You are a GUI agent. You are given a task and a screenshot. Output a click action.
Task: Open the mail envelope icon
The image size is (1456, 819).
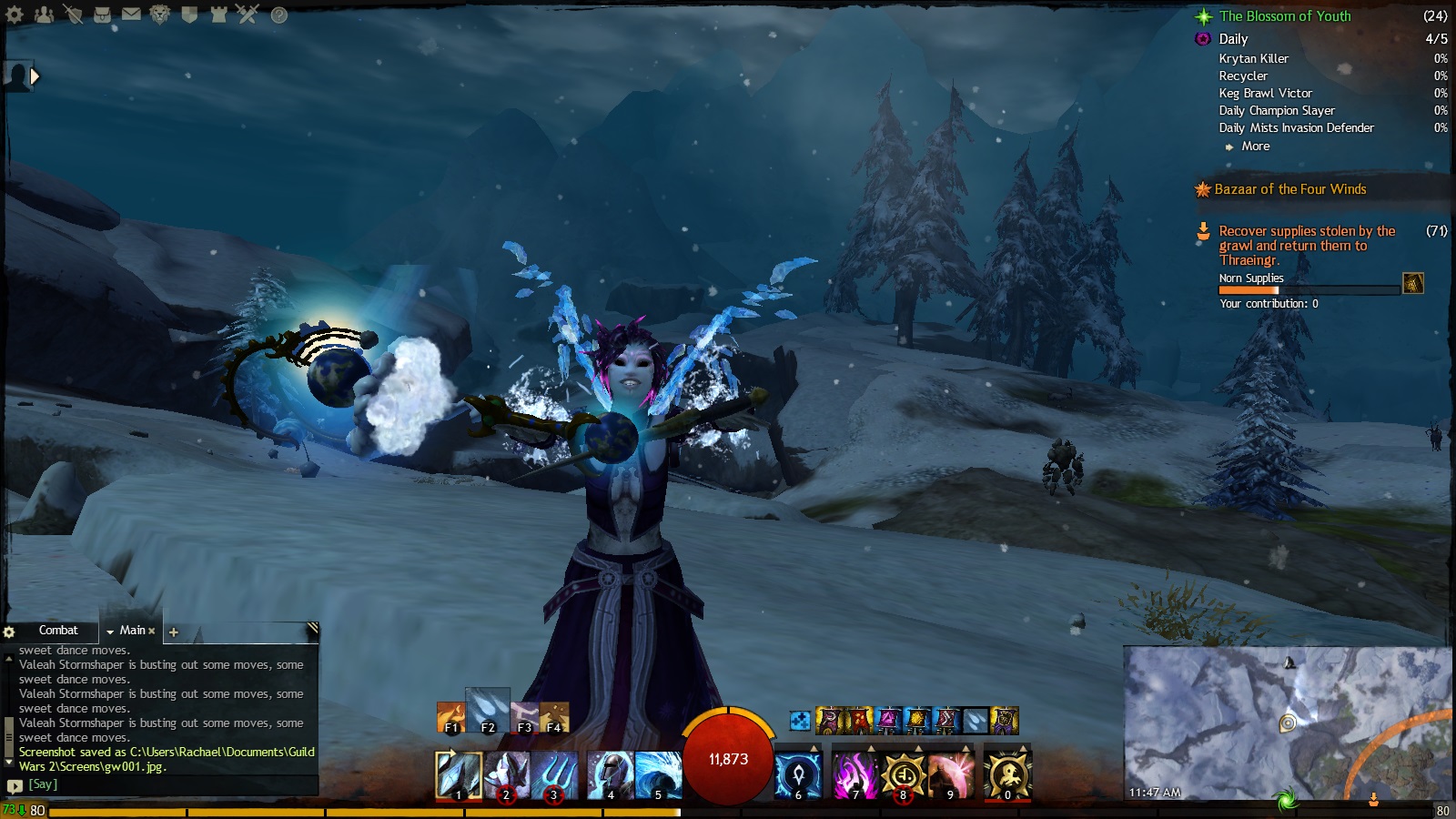(x=131, y=15)
